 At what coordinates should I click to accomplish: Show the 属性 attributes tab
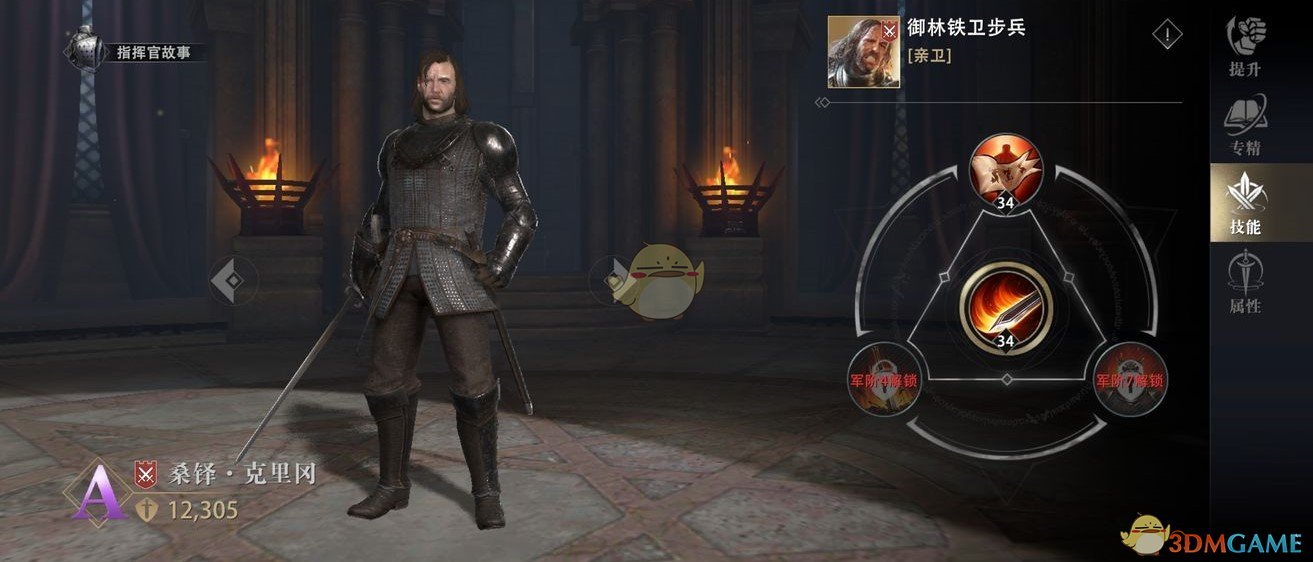point(1245,283)
